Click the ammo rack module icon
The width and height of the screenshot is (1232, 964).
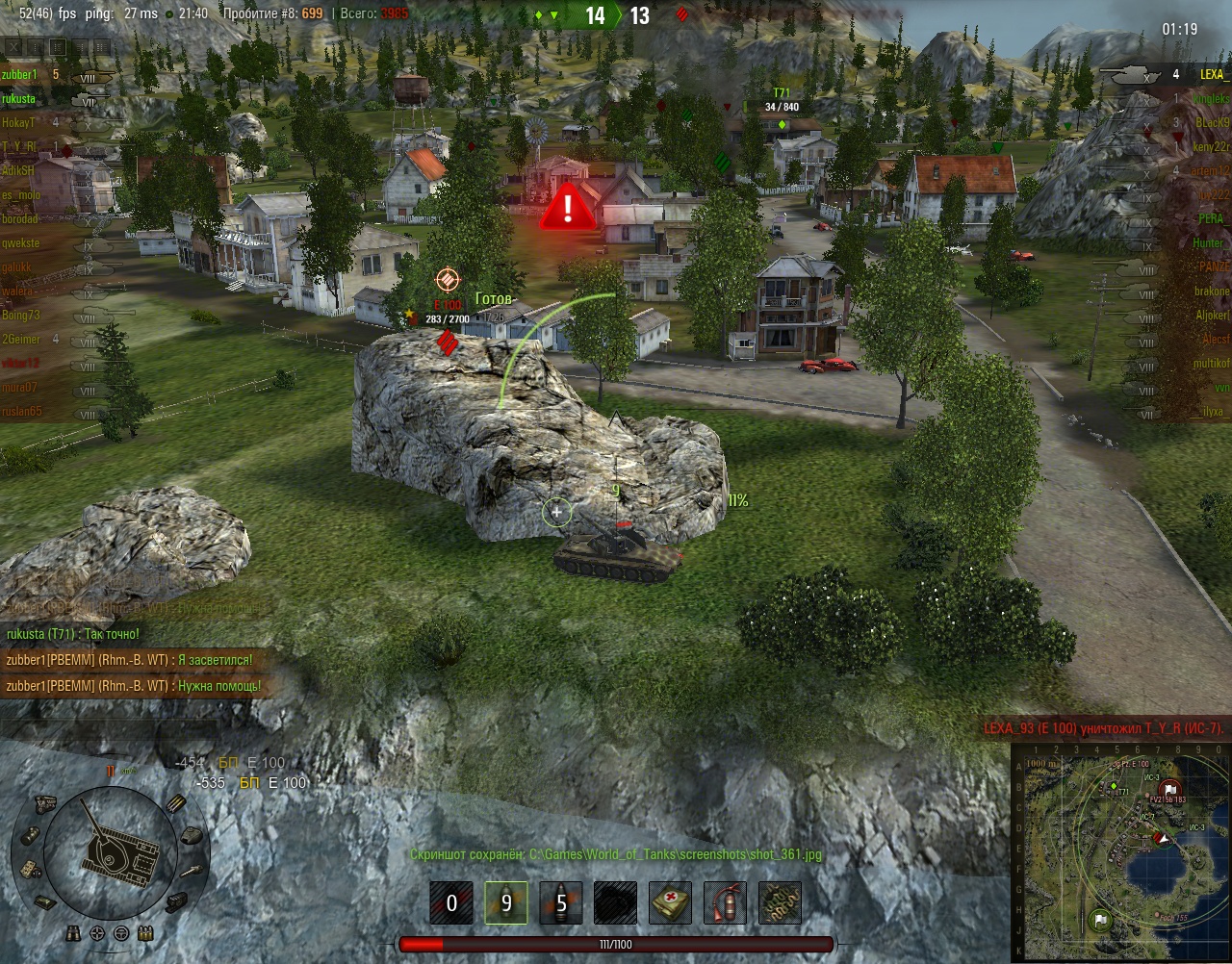(x=176, y=804)
